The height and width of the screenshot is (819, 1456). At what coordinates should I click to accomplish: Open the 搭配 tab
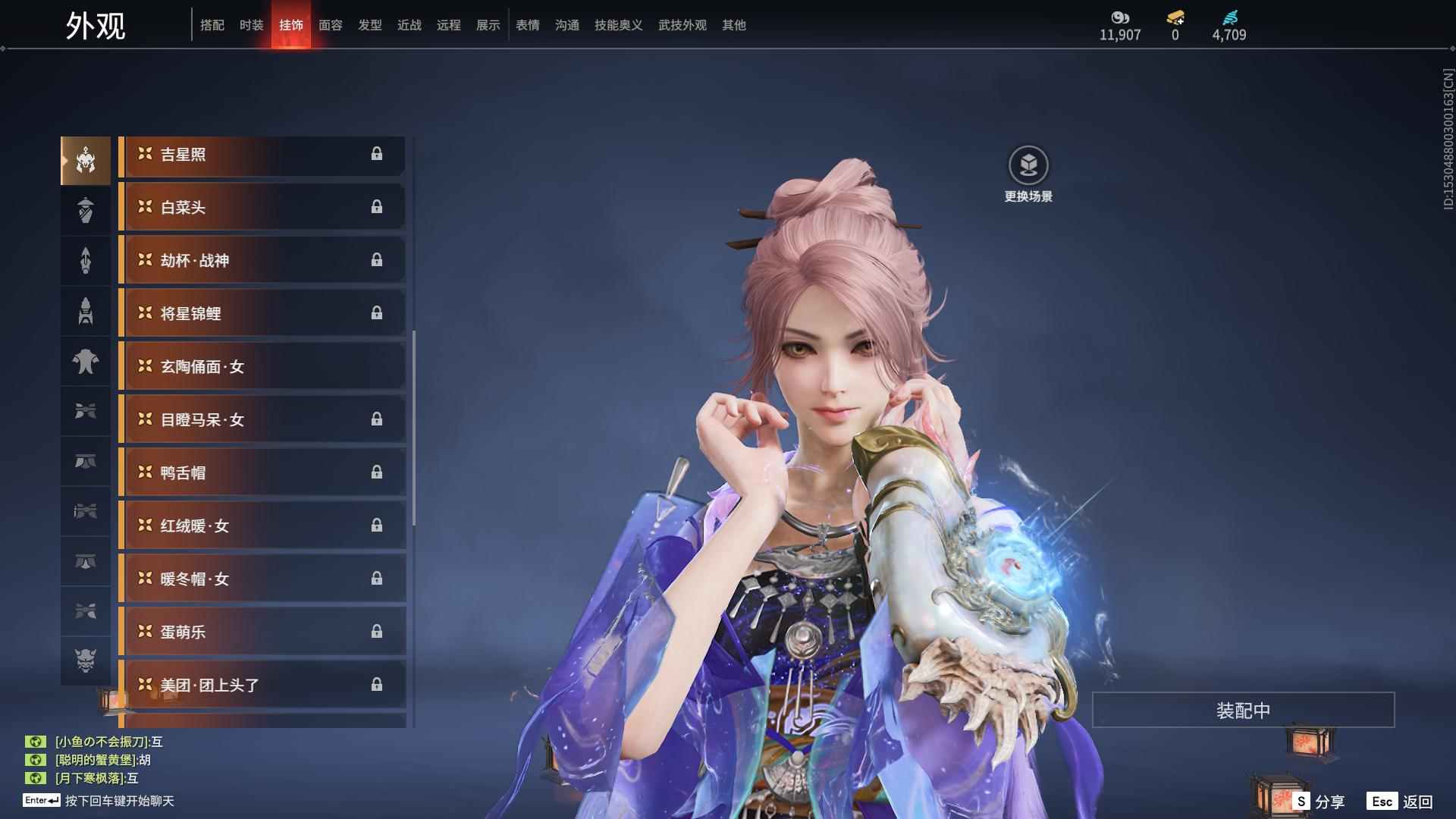[x=212, y=25]
